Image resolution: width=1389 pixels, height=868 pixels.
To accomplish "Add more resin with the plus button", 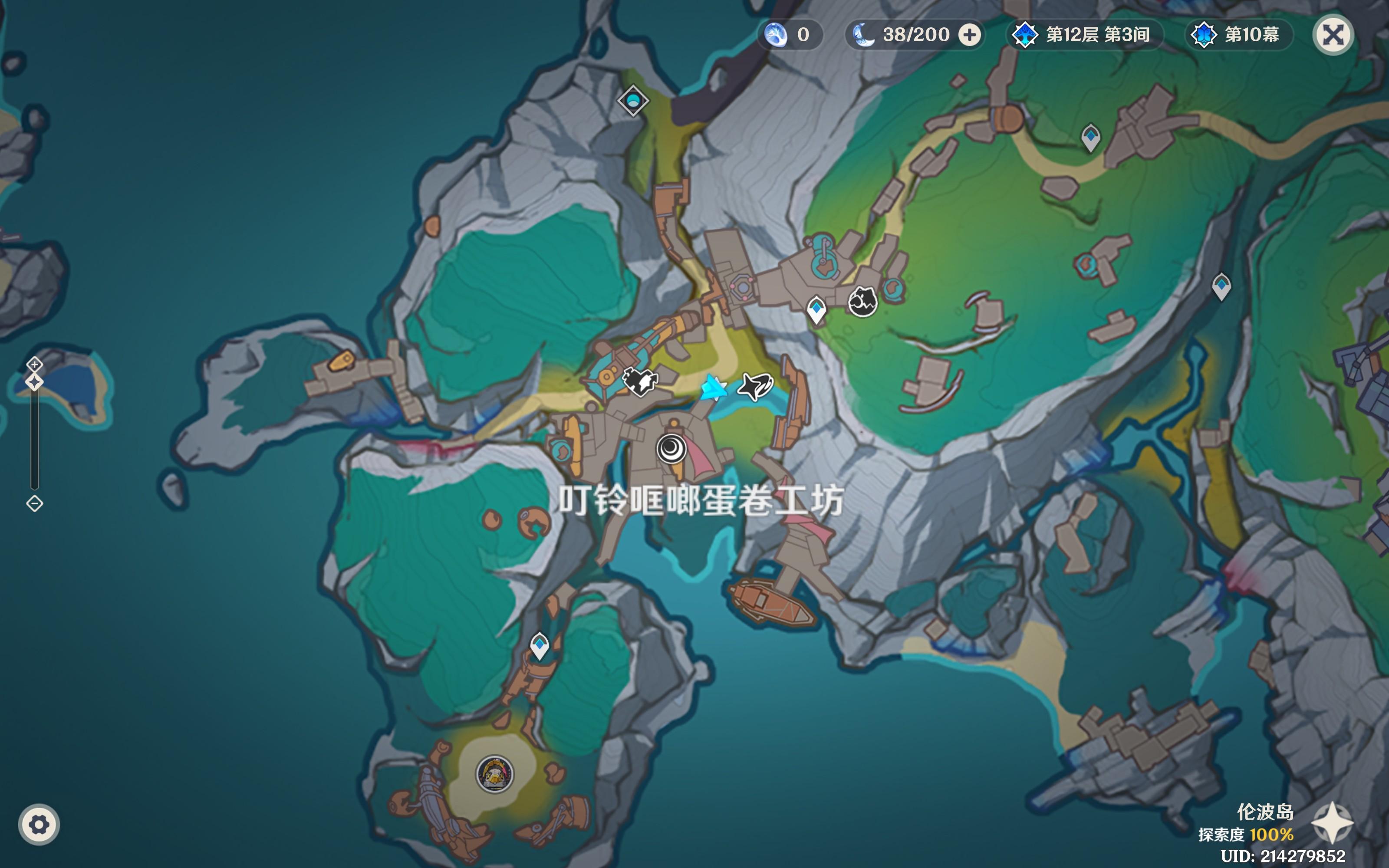I will pos(970,35).
